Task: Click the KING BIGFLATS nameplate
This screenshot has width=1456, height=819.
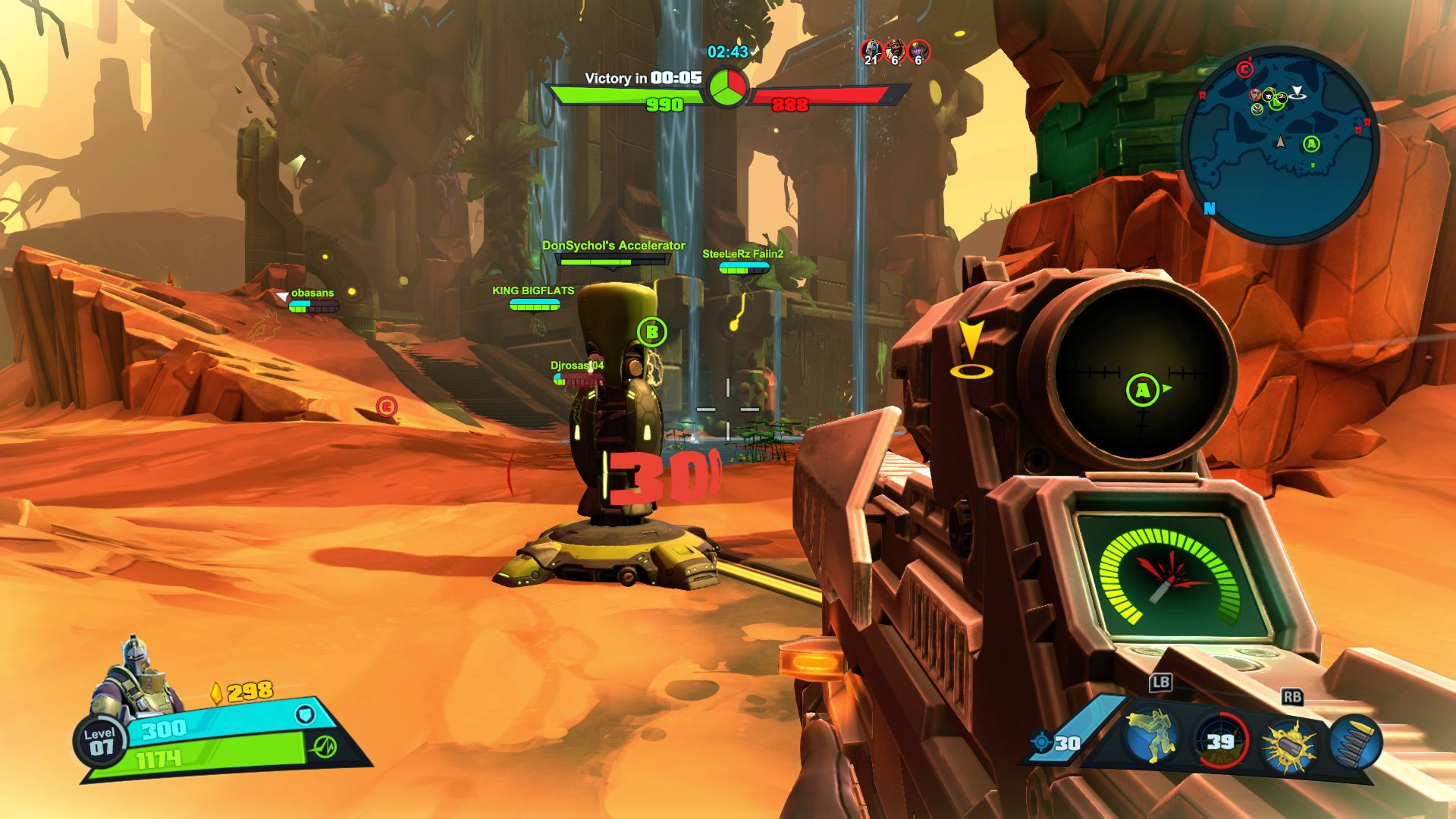Action: coord(533,290)
